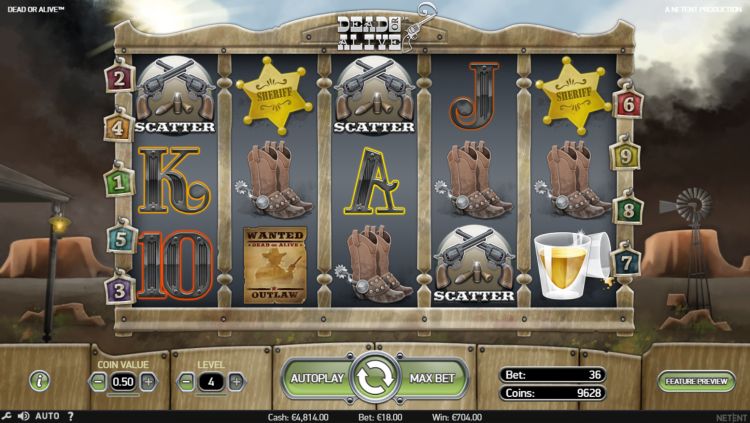
Task: Select payline marker 4
Action: point(118,127)
